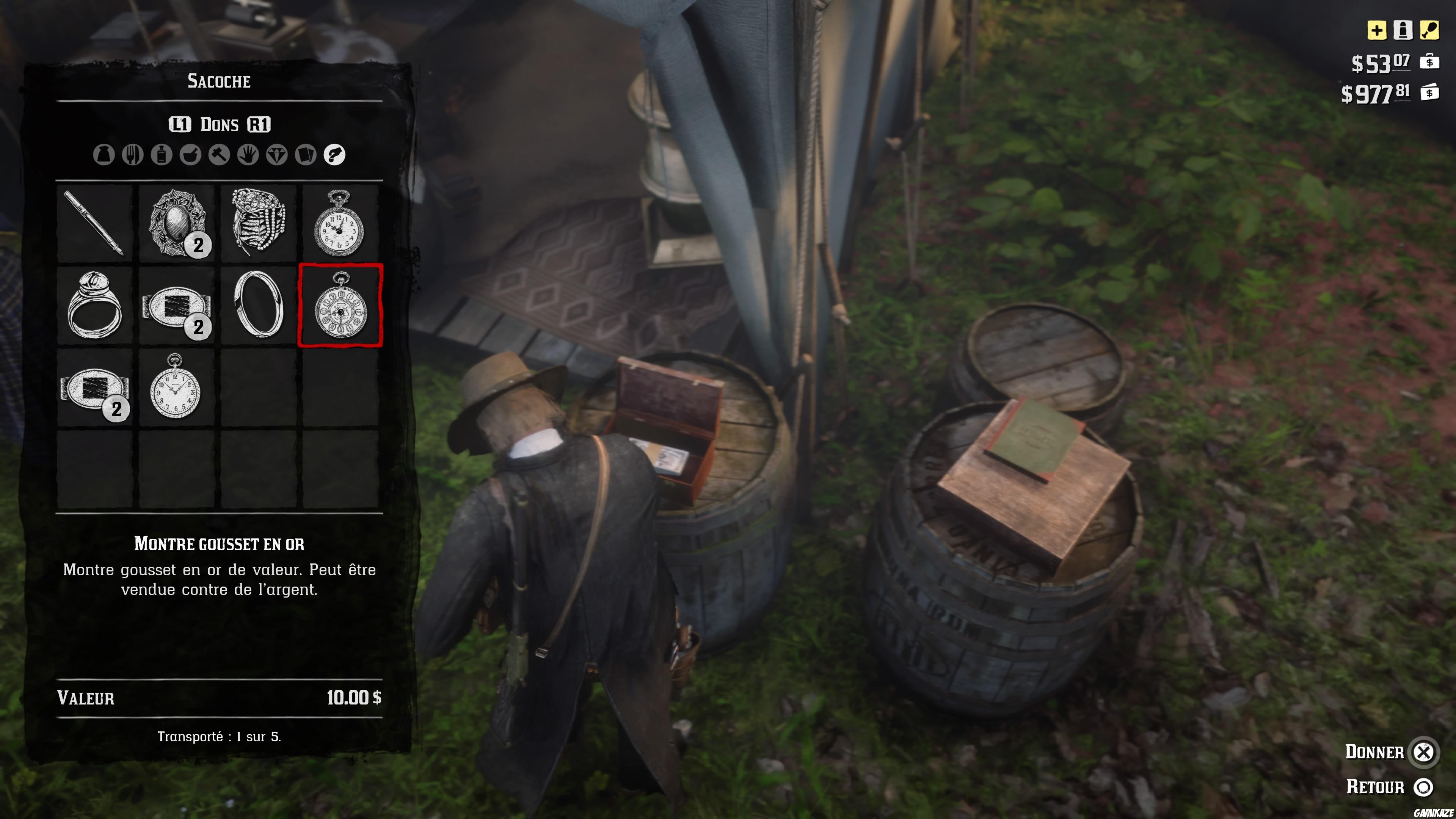The height and width of the screenshot is (819, 1456).
Task: Select the hammer materials tab
Action: pos(219,155)
